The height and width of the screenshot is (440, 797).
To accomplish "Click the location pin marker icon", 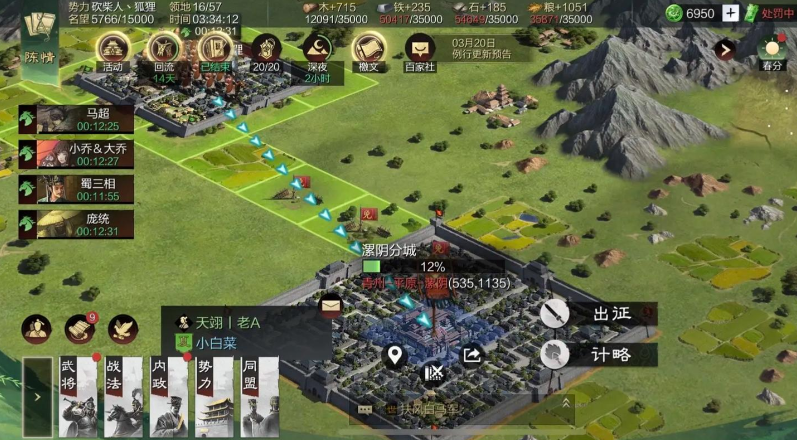I will pyautogui.click(x=396, y=355).
